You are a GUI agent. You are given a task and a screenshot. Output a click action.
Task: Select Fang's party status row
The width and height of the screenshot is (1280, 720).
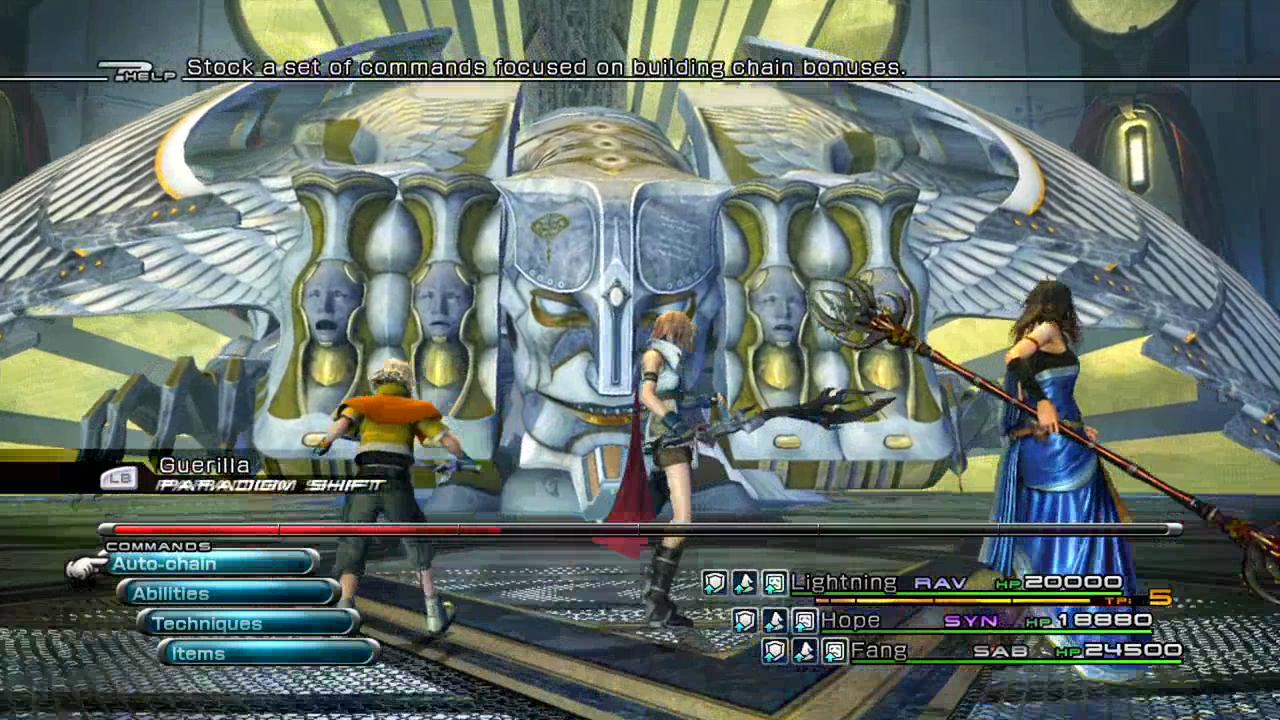pos(975,652)
